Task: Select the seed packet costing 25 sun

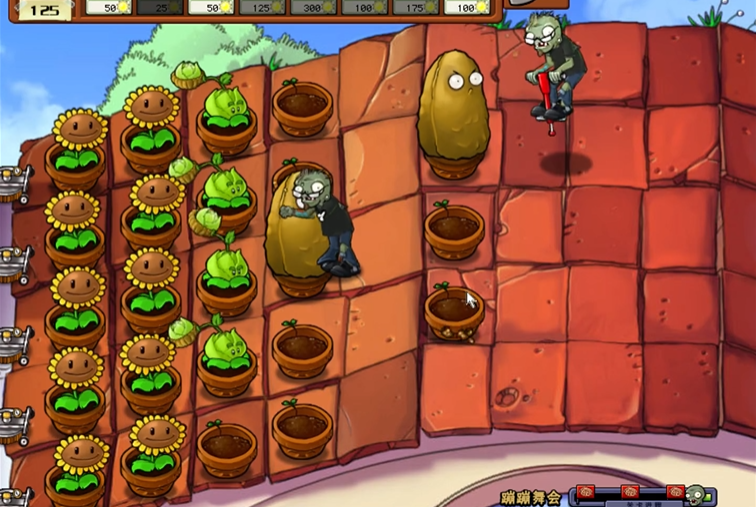Action: coord(159,7)
